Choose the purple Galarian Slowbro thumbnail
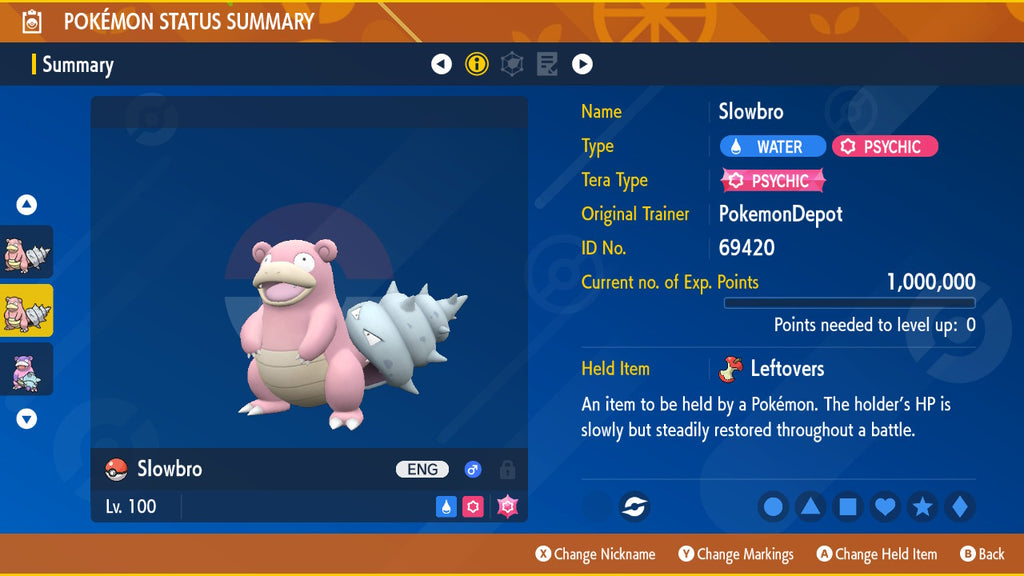Image resolution: width=1024 pixels, height=576 pixels. pos(27,369)
